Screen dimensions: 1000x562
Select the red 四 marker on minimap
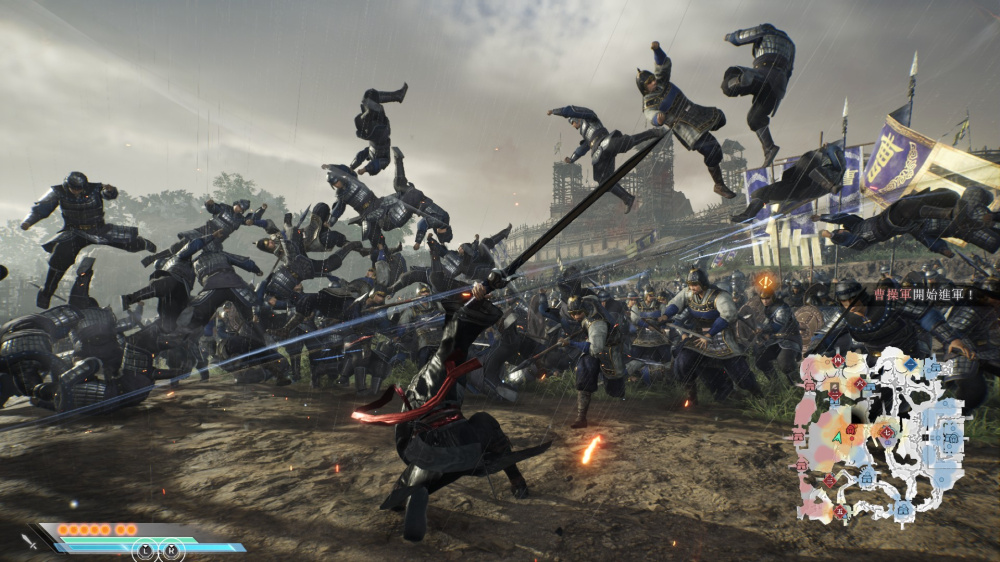(x=838, y=360)
